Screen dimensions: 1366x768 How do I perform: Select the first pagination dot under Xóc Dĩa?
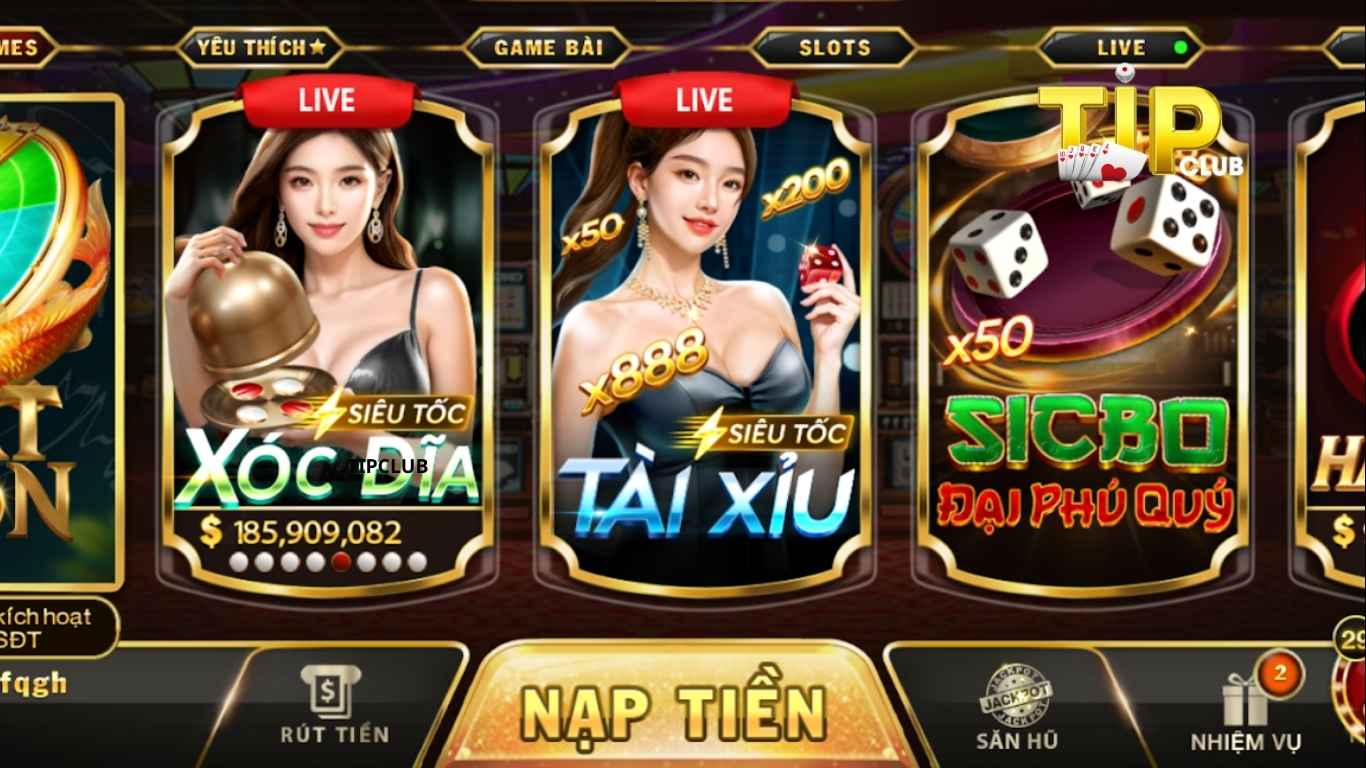click(238, 562)
